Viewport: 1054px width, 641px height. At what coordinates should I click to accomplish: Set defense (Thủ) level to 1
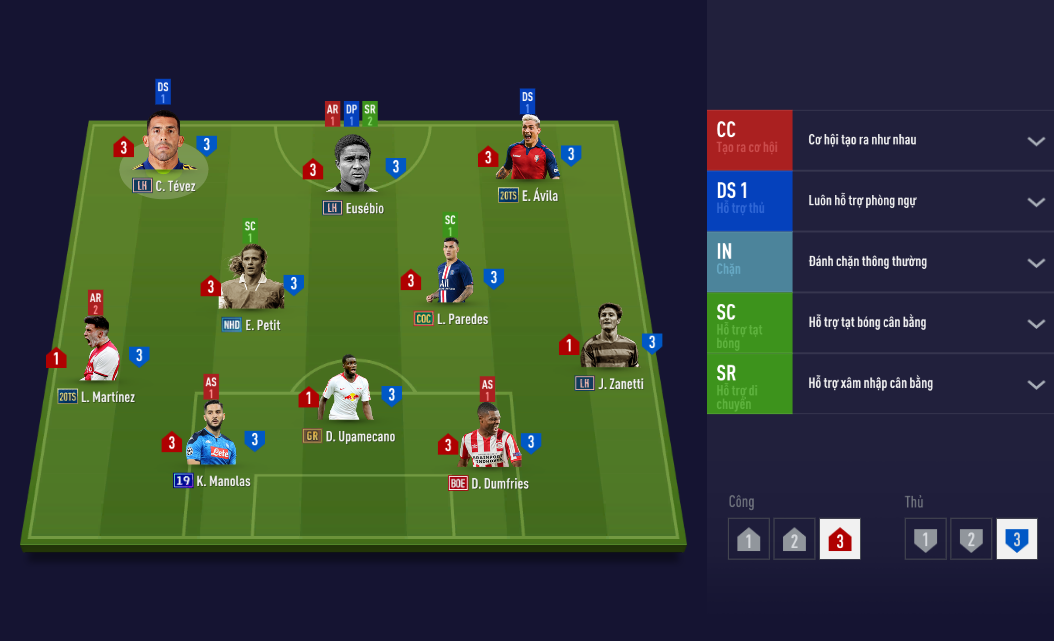point(926,540)
